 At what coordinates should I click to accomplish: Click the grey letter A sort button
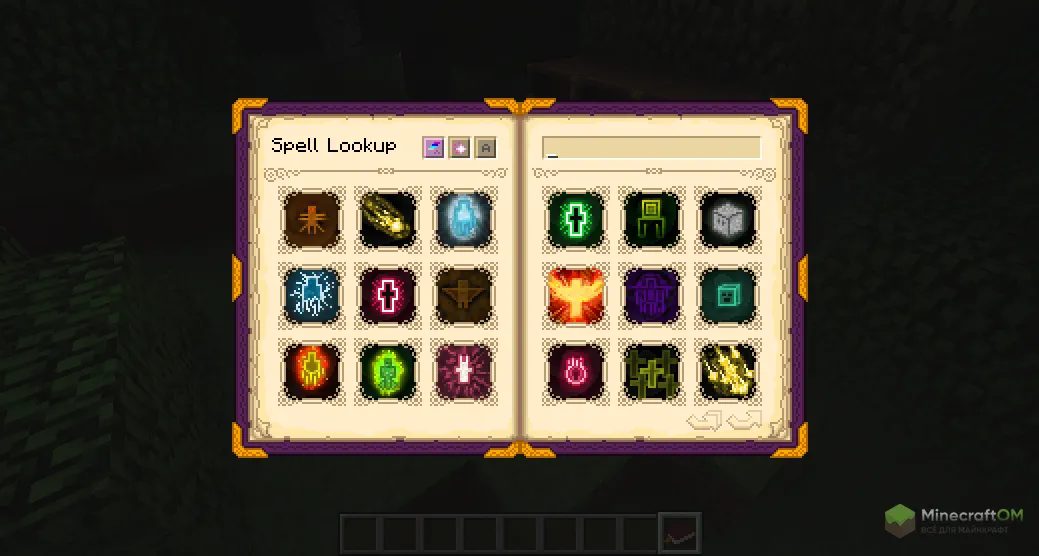click(485, 148)
